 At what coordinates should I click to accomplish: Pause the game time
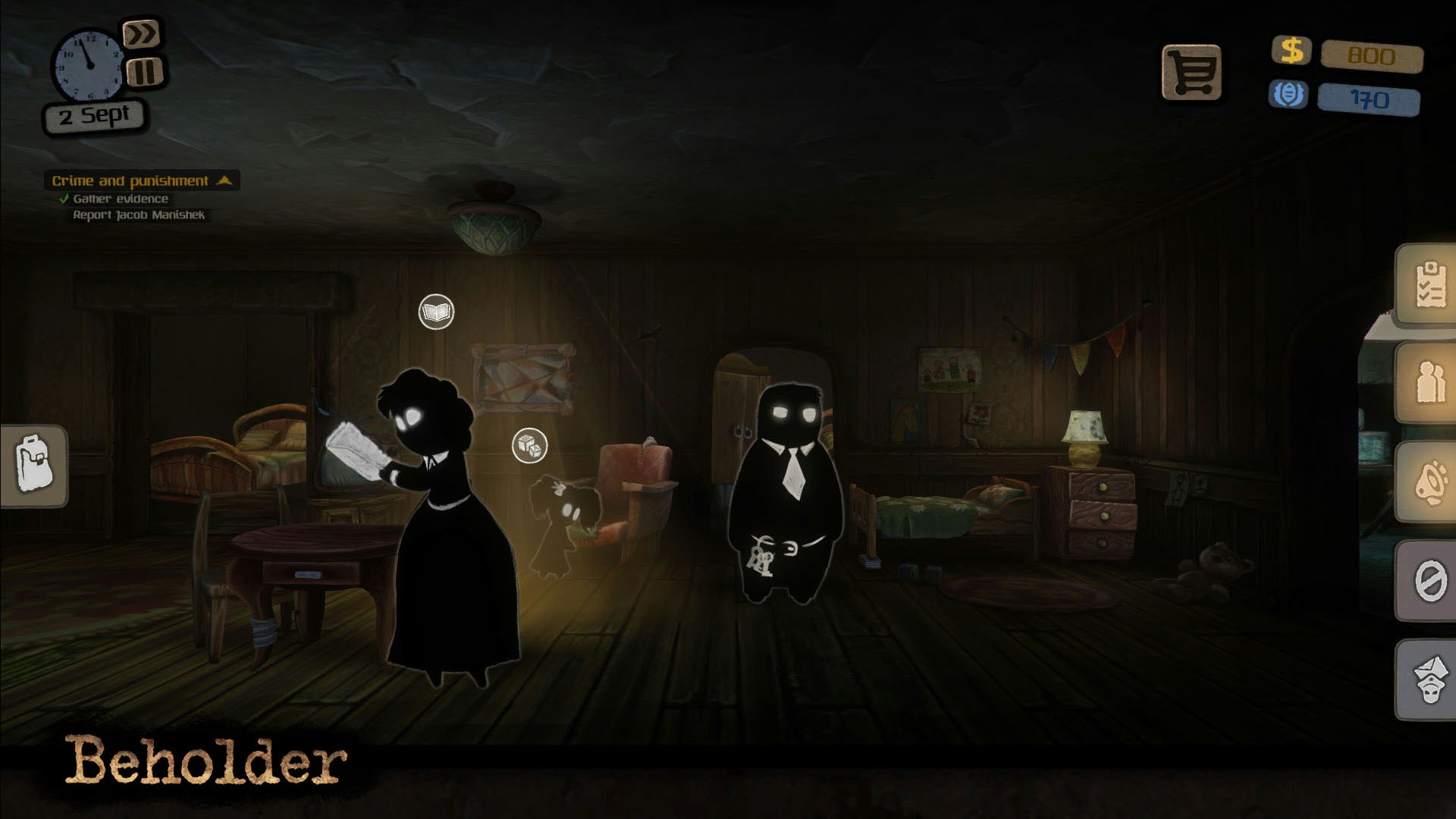pos(144,72)
